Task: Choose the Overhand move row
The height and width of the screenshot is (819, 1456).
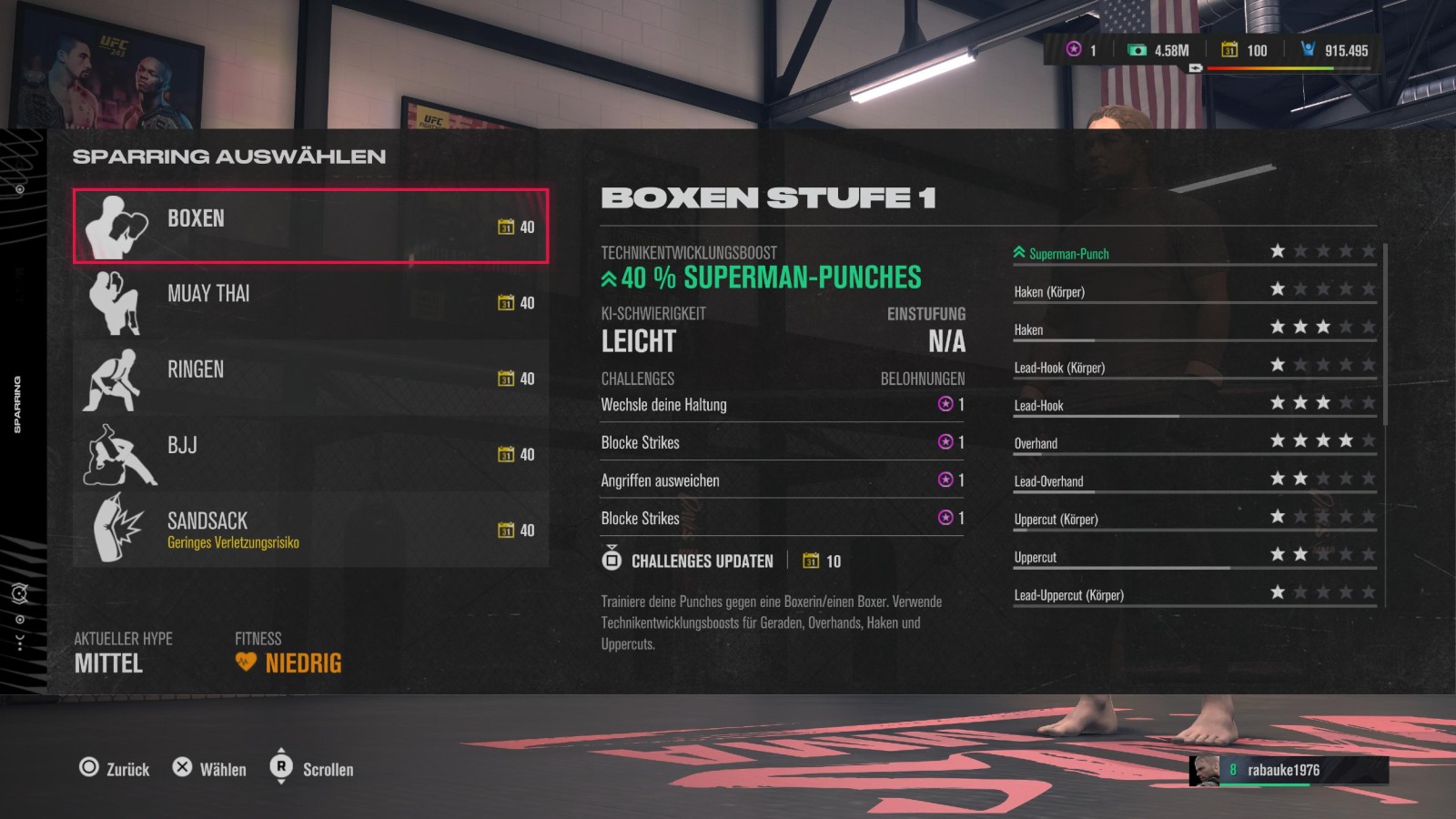Action: pyautogui.click(x=1194, y=443)
